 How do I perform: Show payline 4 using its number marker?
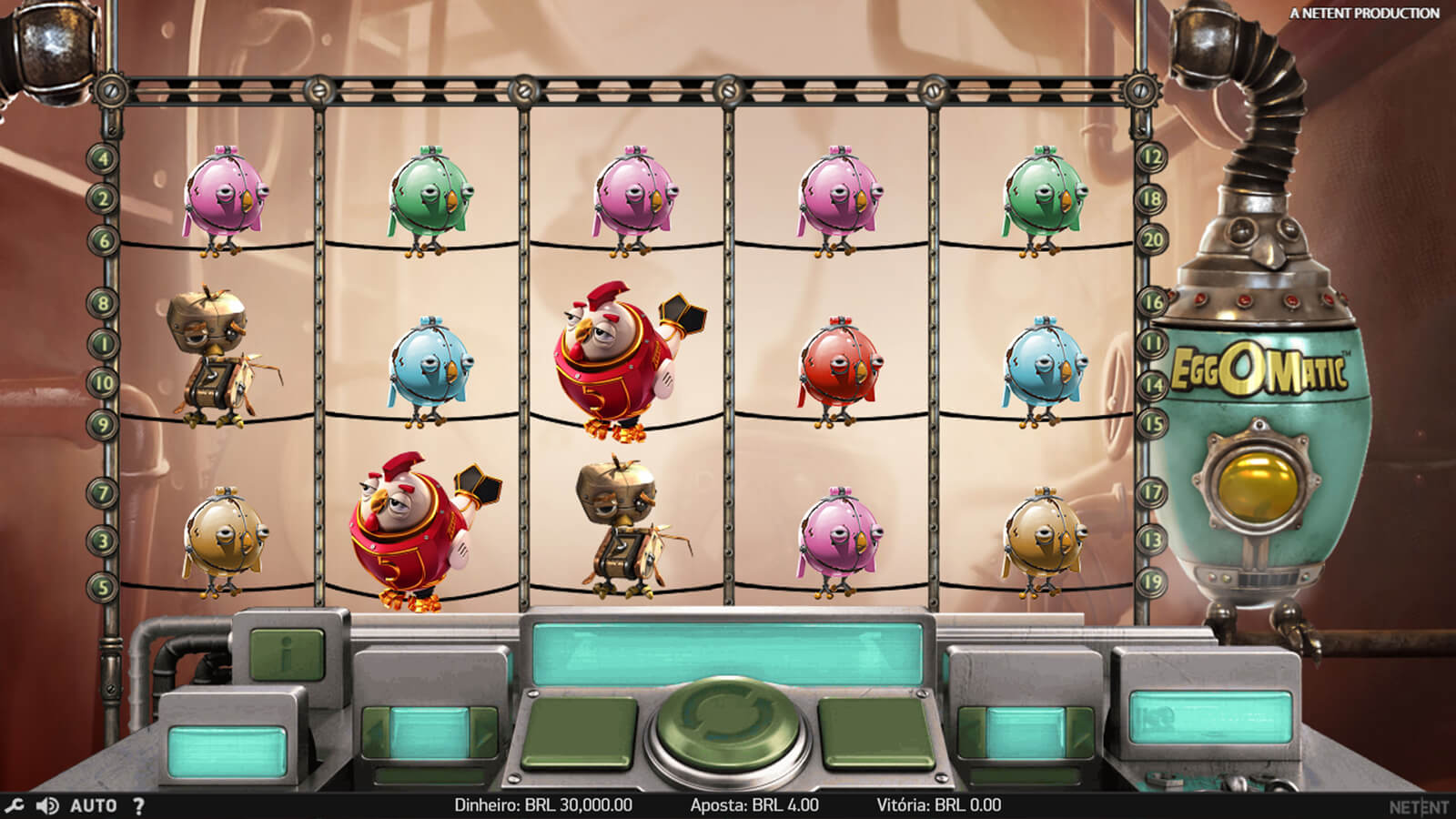coord(104,158)
